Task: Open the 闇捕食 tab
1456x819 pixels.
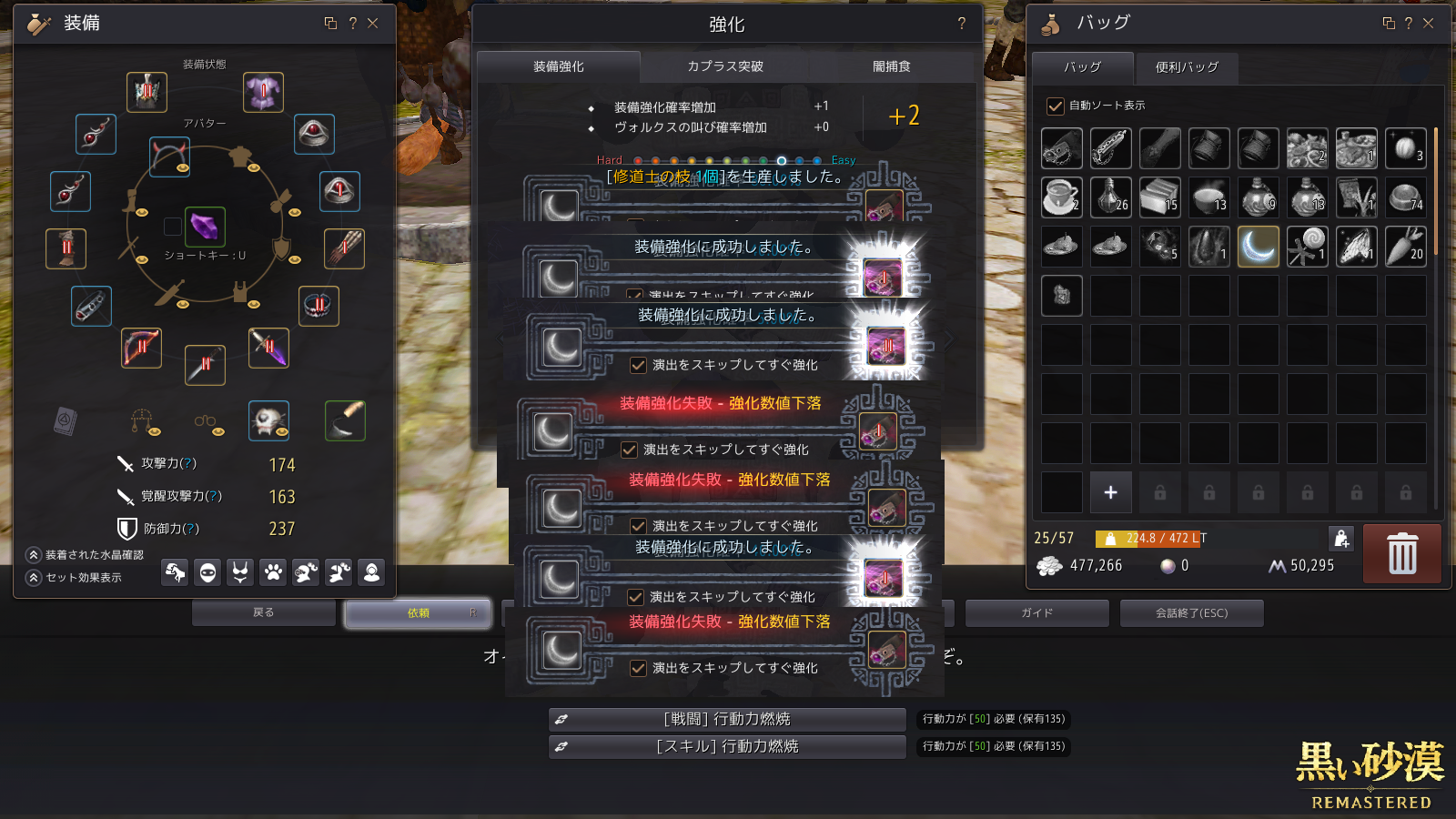Action: click(891, 66)
